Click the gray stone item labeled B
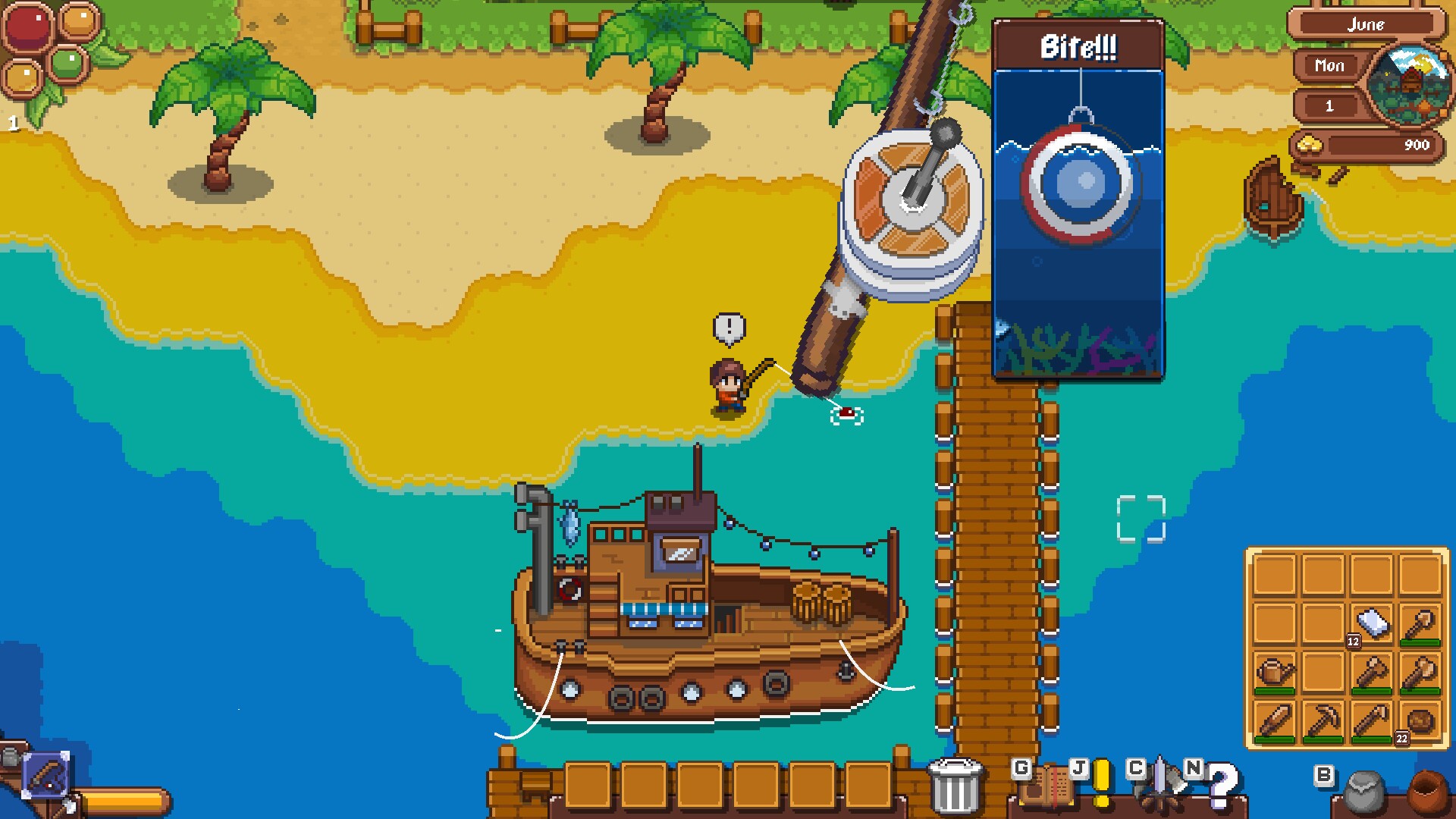Viewport: 1456px width, 819px height. pos(1363,792)
